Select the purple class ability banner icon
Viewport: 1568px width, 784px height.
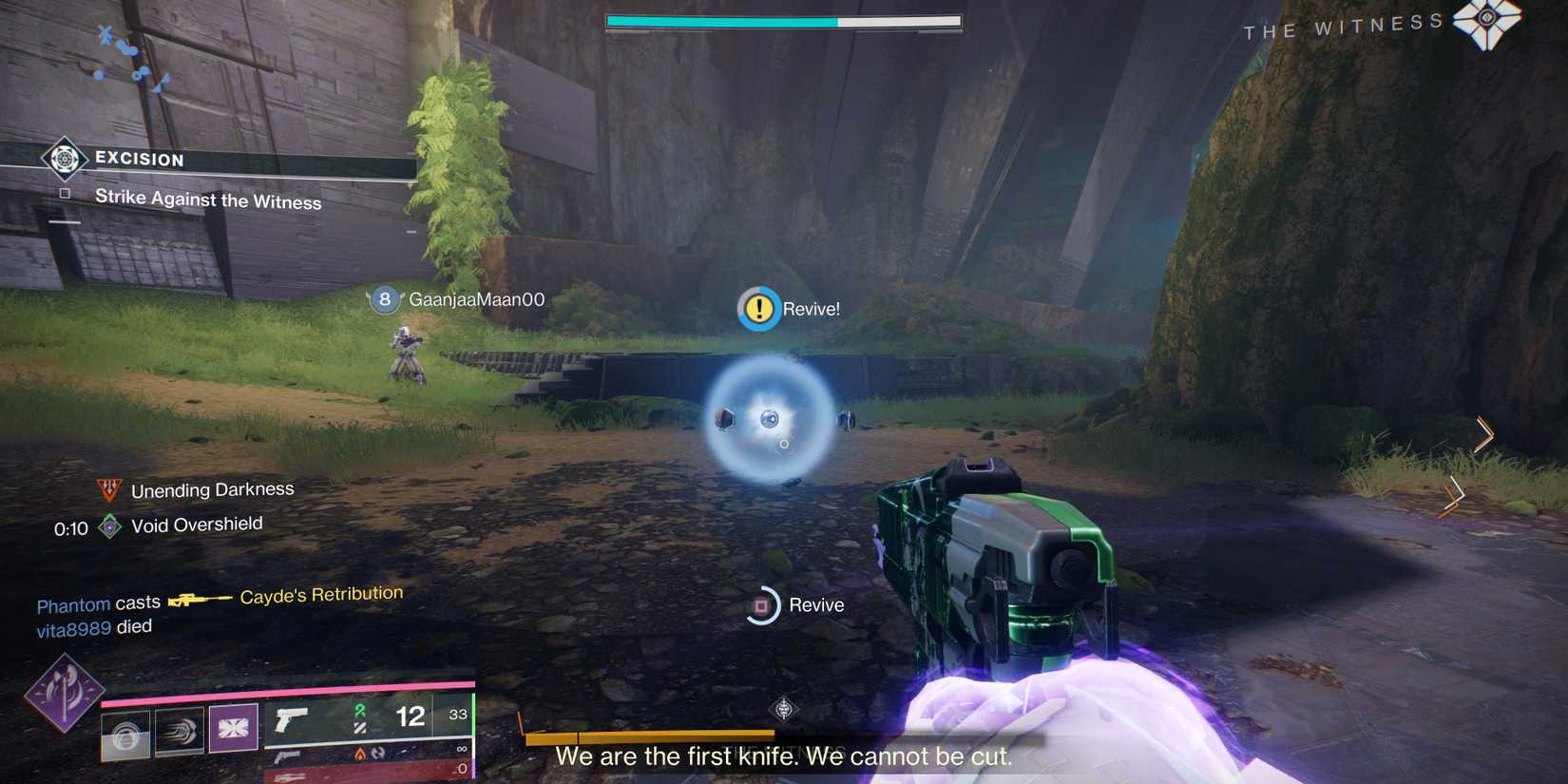[x=233, y=729]
